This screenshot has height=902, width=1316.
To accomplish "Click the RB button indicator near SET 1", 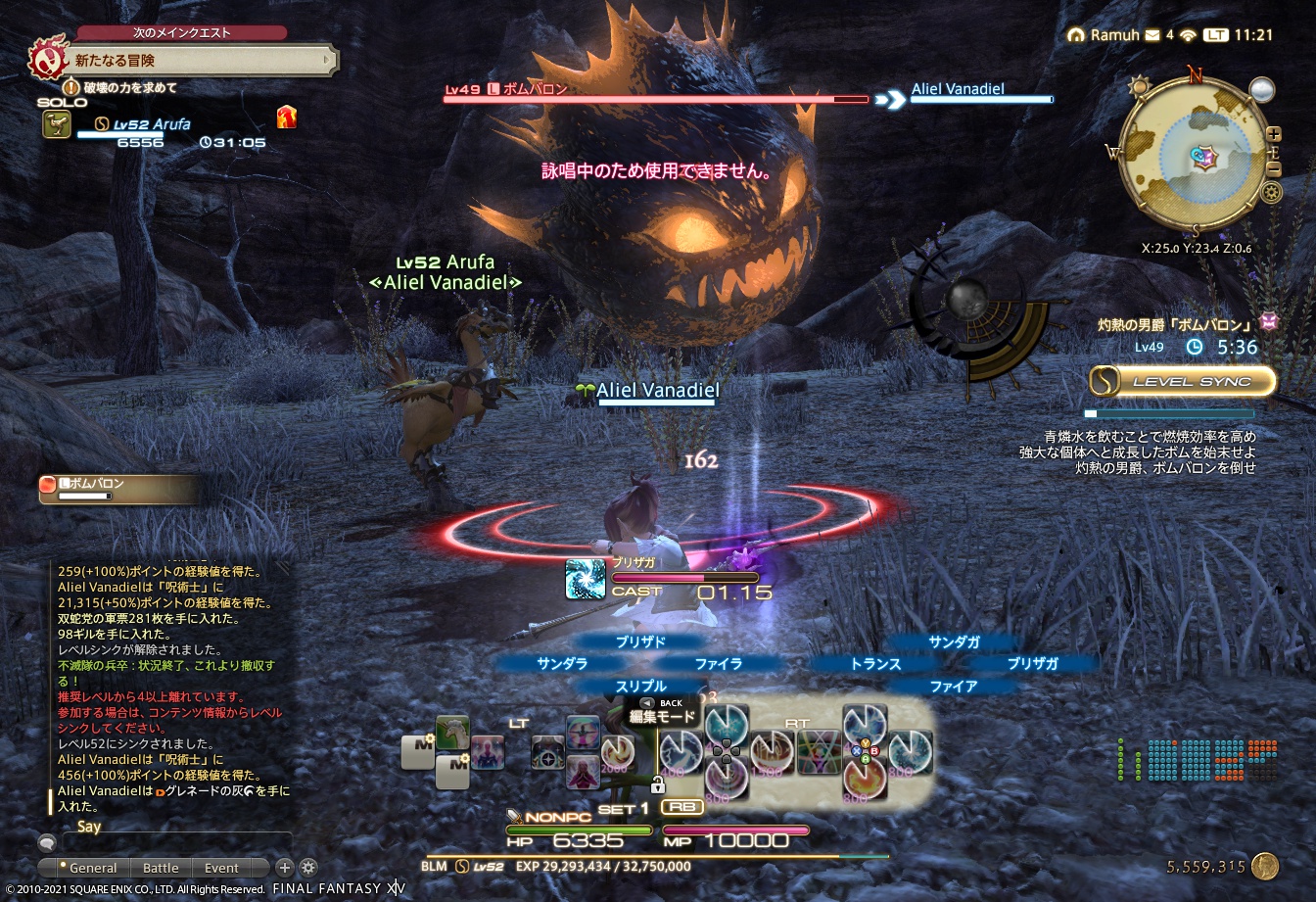I will (681, 806).
